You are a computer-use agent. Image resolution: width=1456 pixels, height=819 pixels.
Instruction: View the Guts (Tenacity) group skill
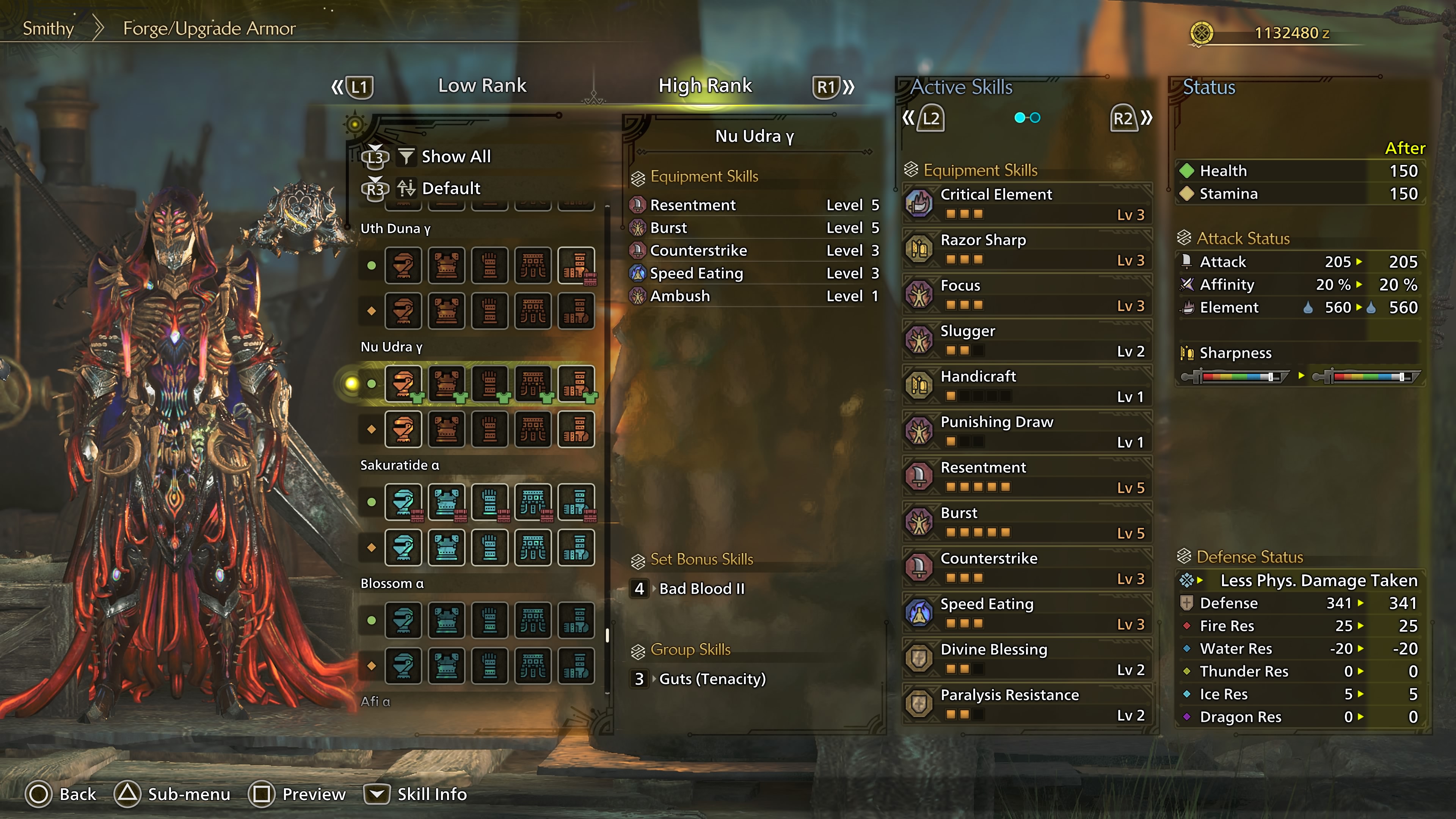[x=712, y=679]
